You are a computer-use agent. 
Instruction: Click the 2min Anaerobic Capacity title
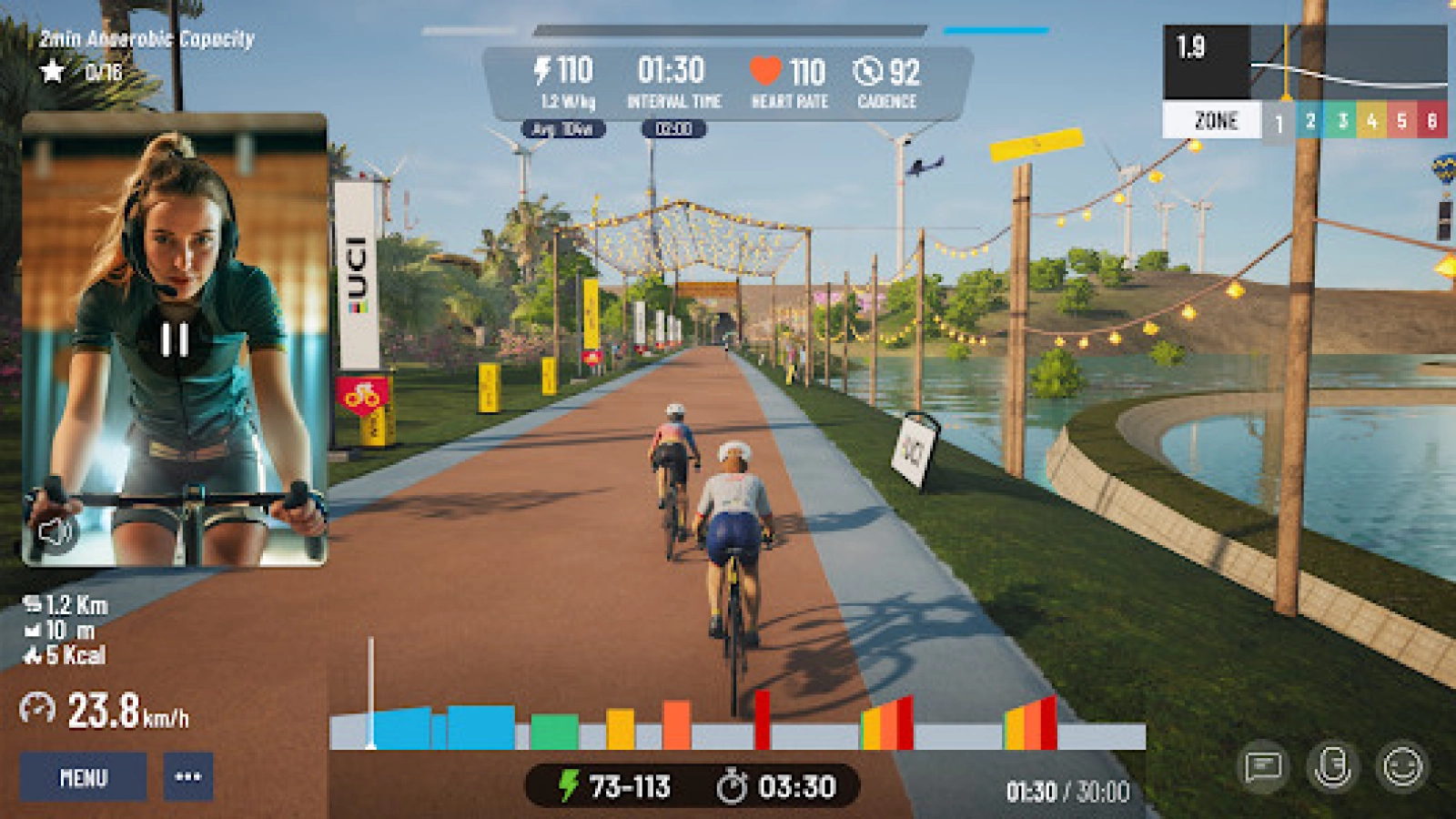click(x=143, y=39)
